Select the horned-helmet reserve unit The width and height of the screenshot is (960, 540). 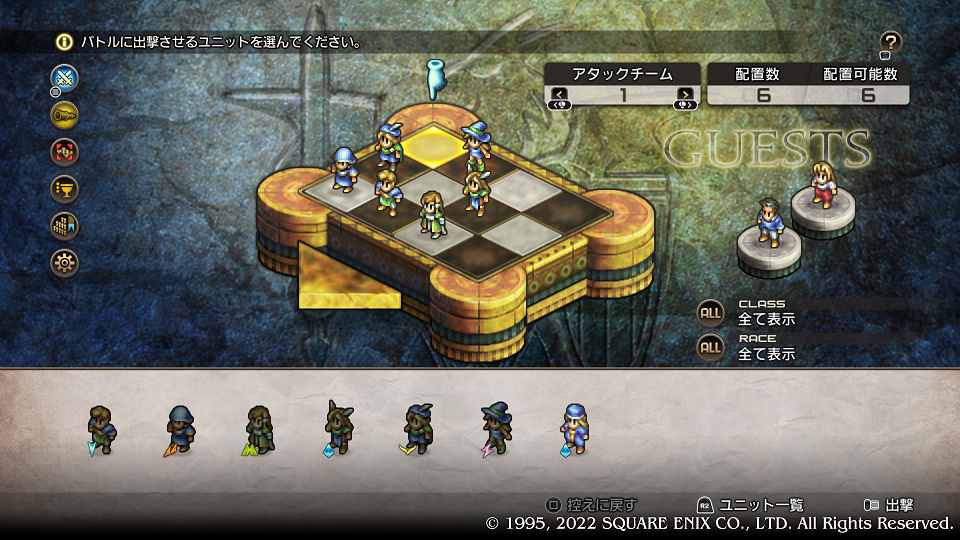tap(338, 428)
